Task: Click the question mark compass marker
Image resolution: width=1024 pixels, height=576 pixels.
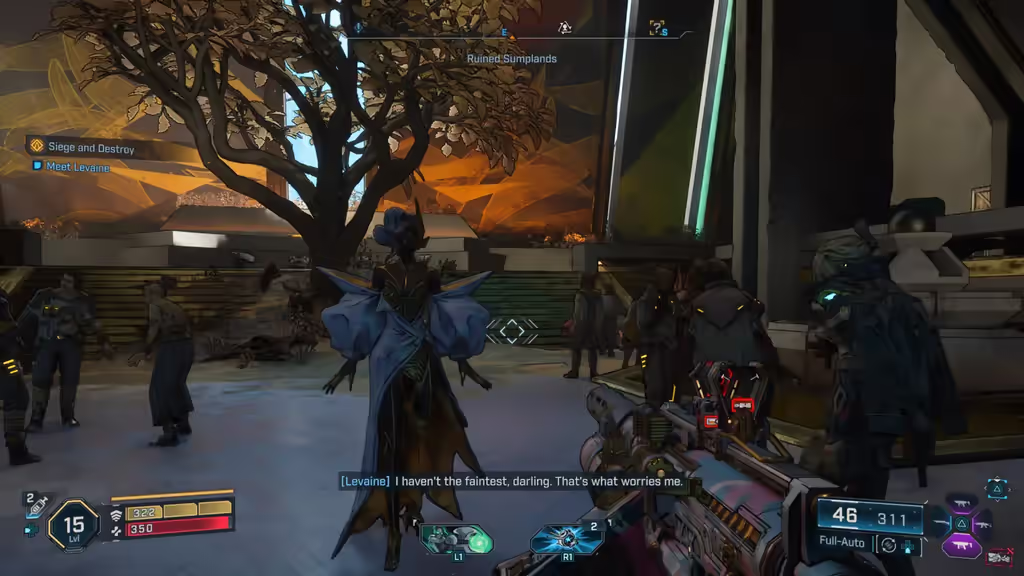Action: [x=657, y=28]
